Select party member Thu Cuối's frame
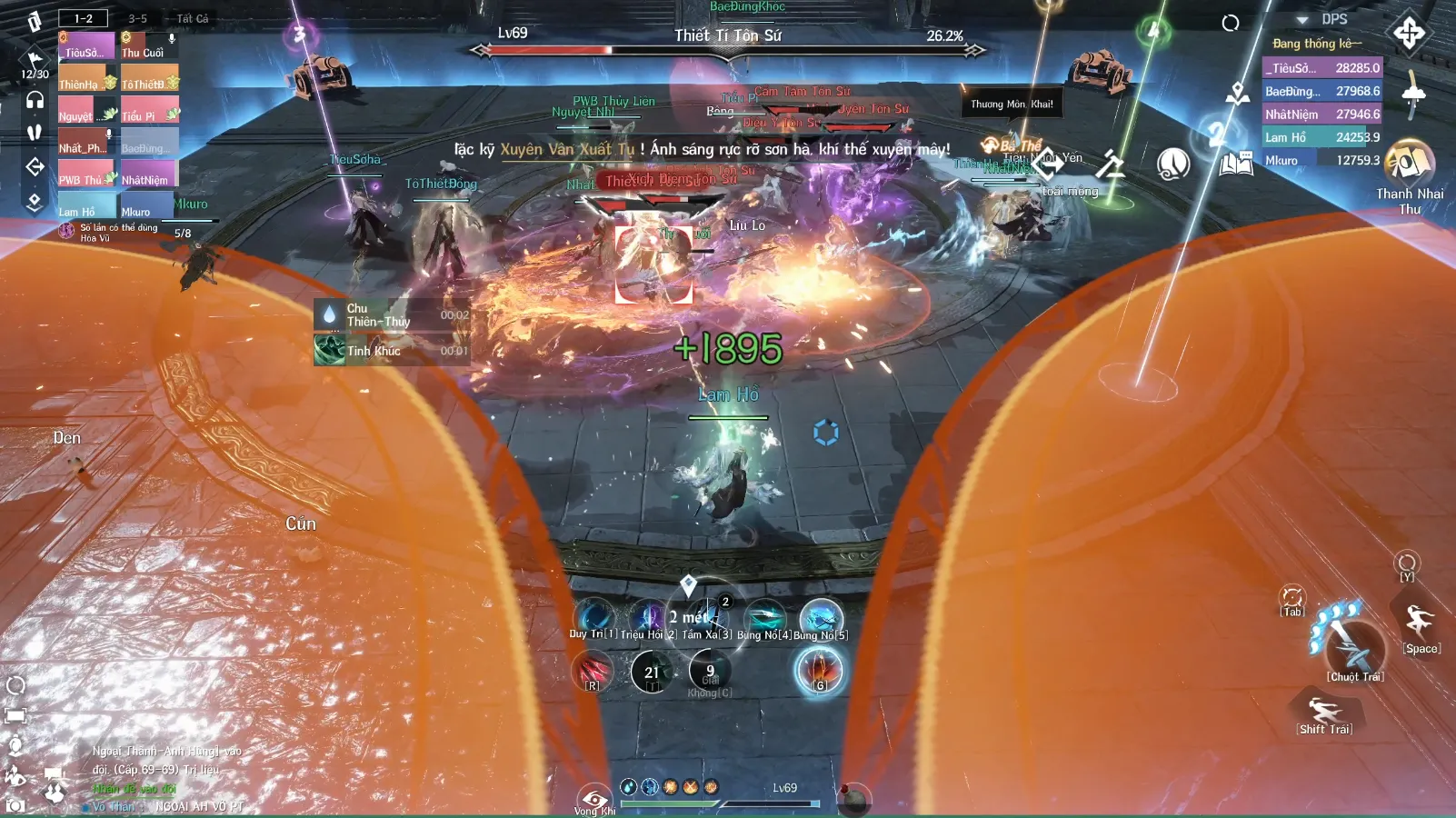Screen dimensions: 1456x818 [x=149, y=46]
